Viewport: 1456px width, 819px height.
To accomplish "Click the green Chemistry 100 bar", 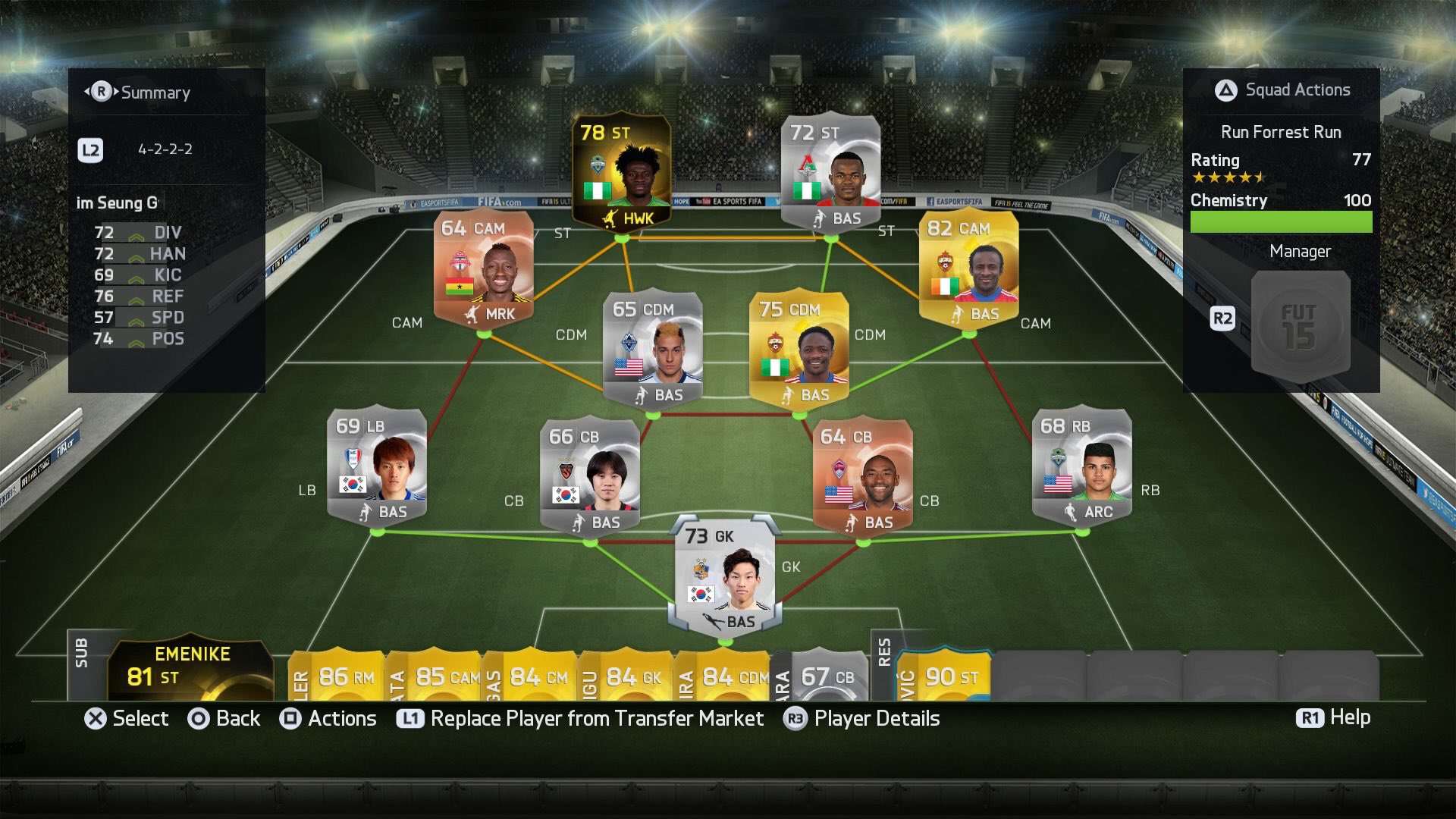I will click(1282, 221).
